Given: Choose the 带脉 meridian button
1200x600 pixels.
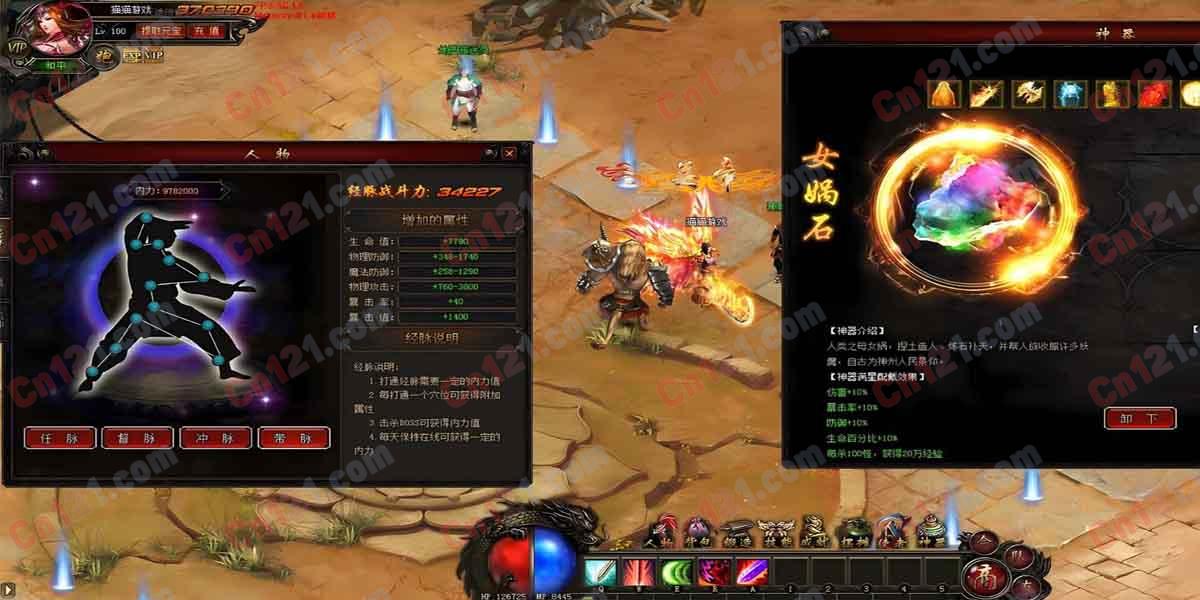Looking at the screenshot, I should coord(294,438).
